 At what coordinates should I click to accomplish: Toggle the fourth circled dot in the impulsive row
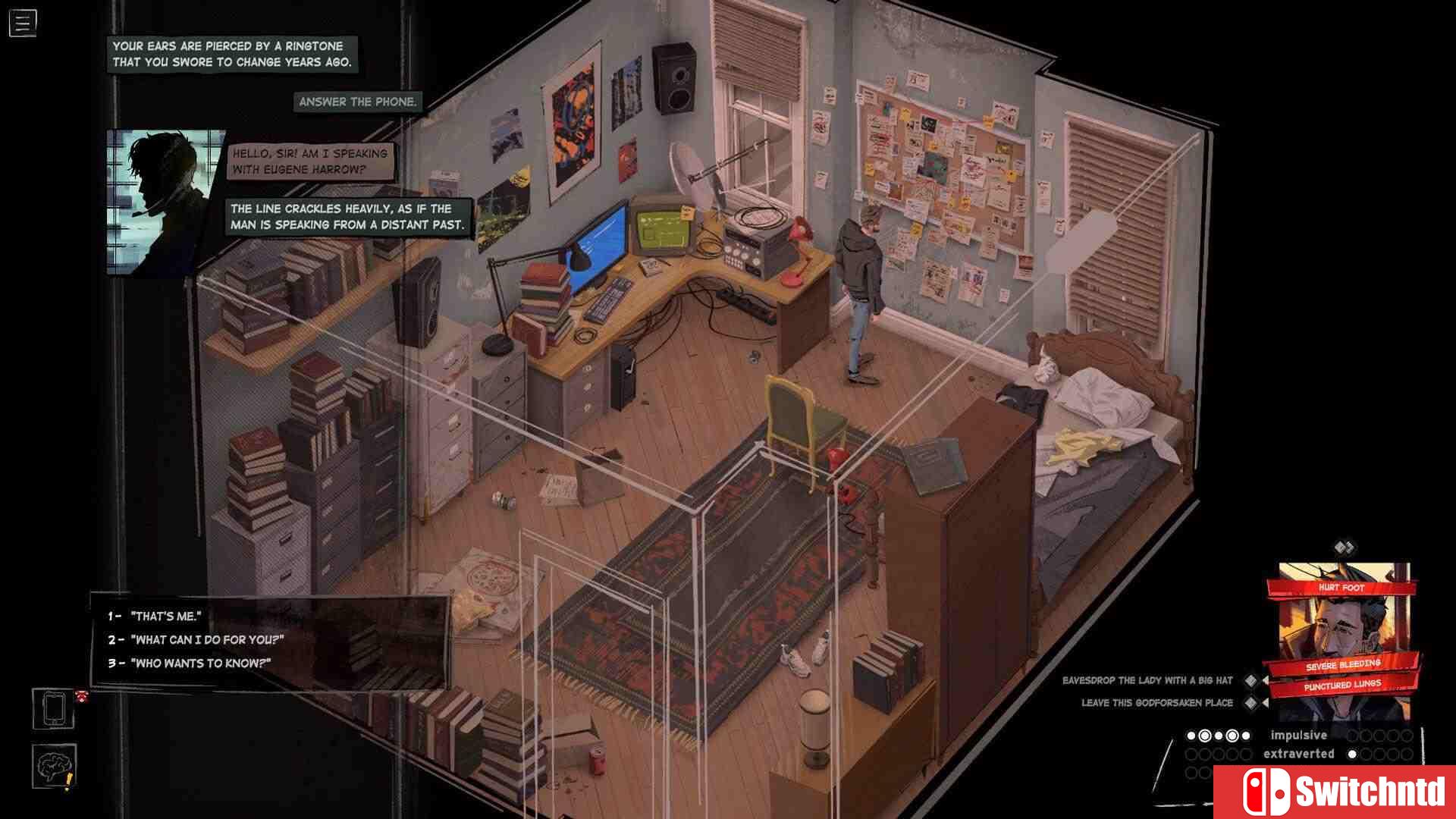tap(1232, 736)
